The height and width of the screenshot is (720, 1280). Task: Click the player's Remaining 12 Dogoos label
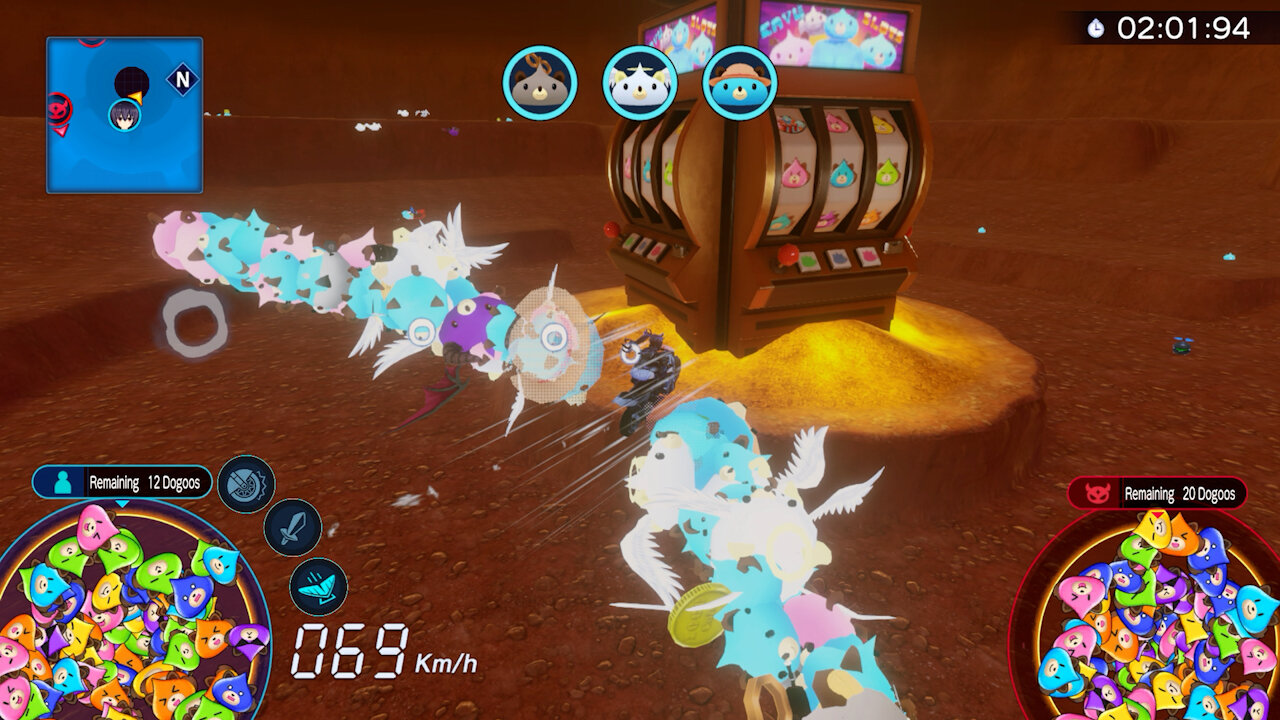(x=124, y=482)
